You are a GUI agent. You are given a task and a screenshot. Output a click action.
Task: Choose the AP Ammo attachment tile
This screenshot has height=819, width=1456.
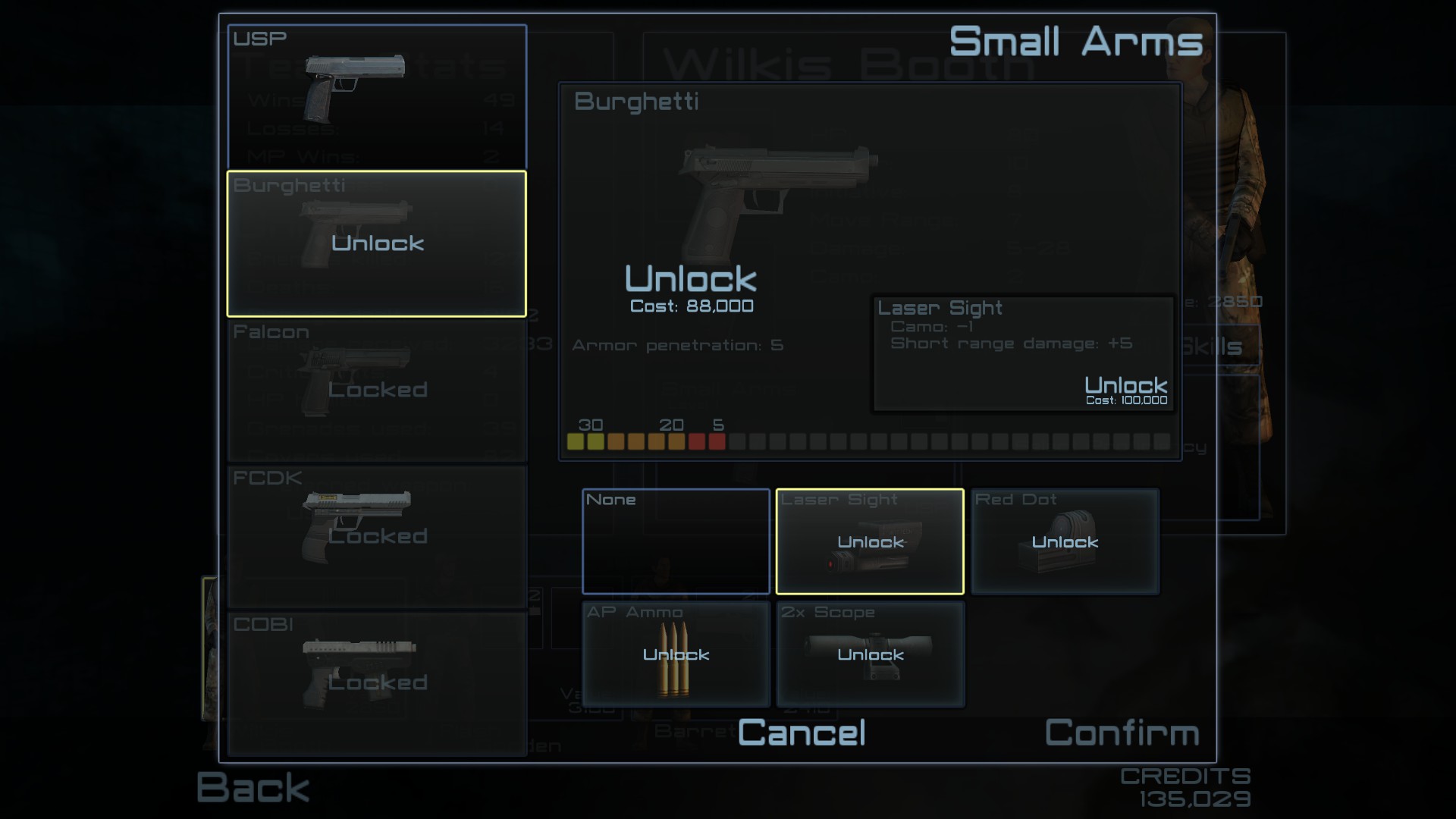[676, 654]
